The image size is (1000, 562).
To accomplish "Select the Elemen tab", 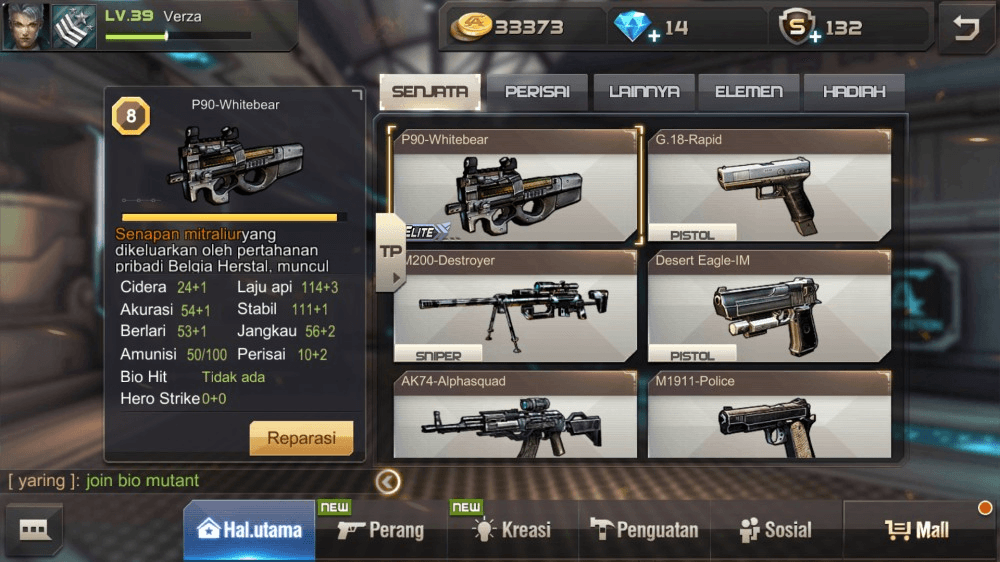I will coord(749,92).
